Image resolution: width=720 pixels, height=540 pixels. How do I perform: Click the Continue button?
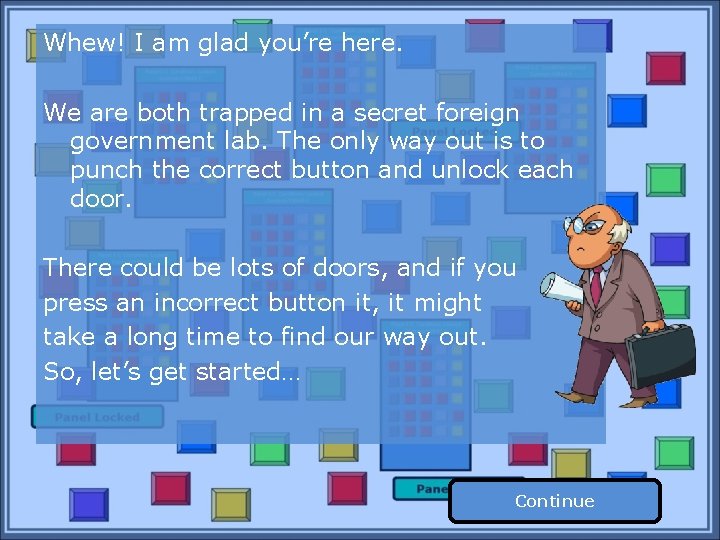(555, 501)
